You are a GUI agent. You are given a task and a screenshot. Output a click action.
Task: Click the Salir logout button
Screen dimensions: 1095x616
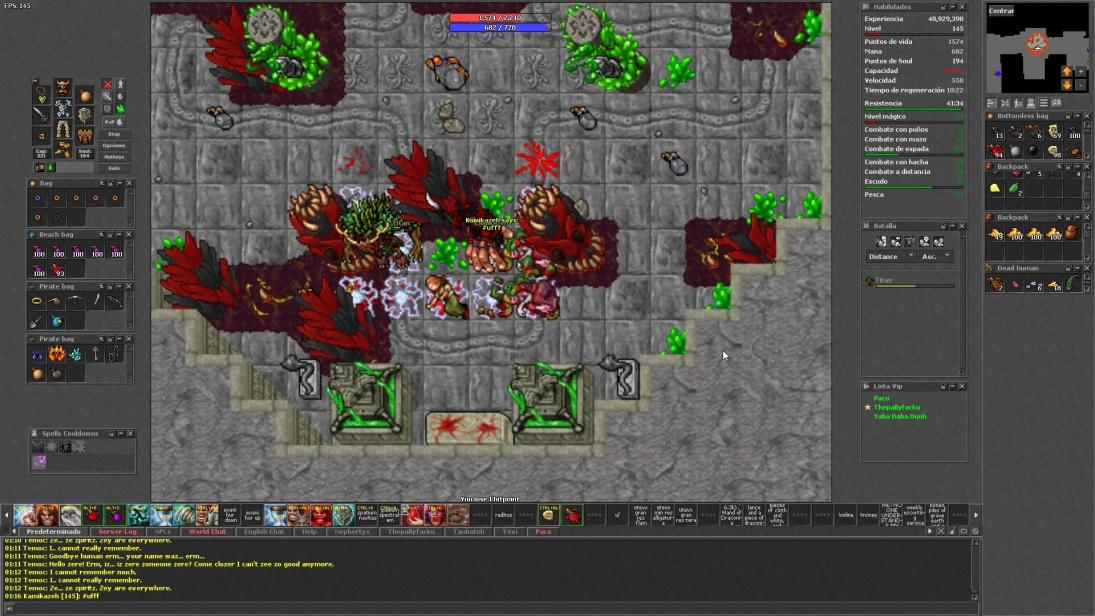click(114, 168)
